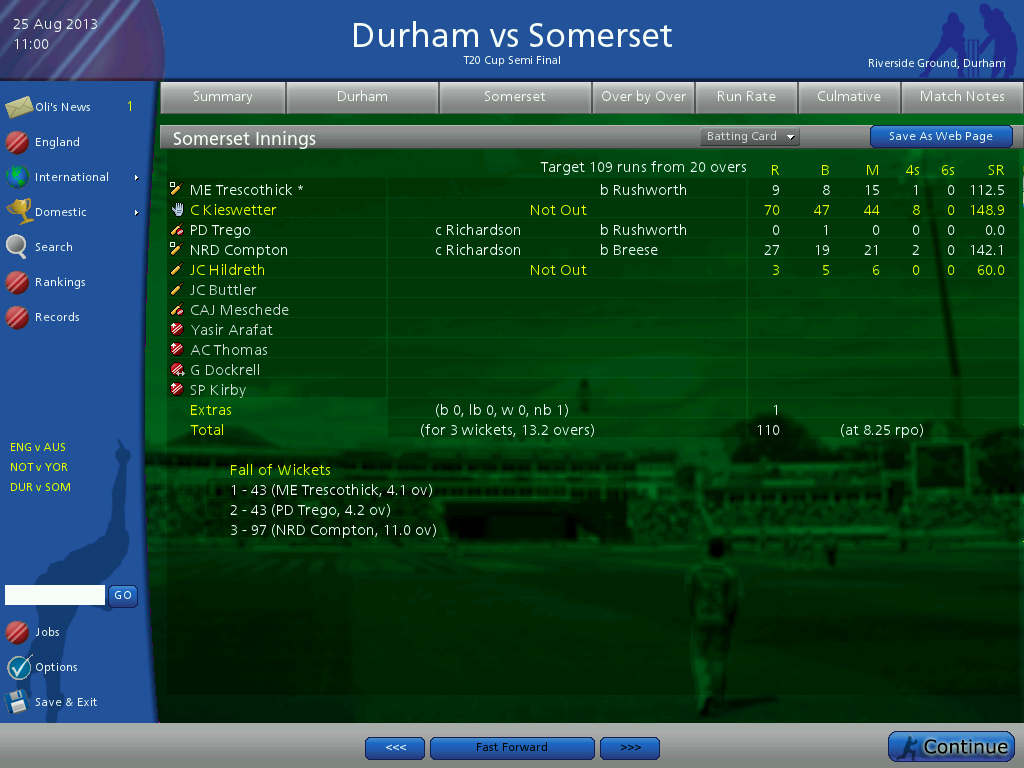This screenshot has width=1024, height=768.
Task: Click the GO search button
Action: 123,595
